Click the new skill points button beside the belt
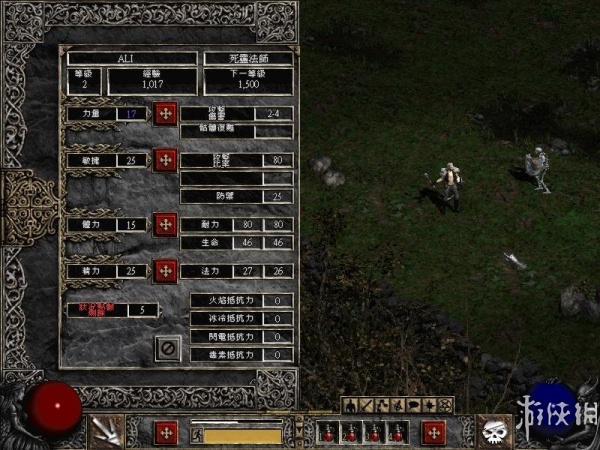This screenshot has height=450, width=600. coord(433,432)
